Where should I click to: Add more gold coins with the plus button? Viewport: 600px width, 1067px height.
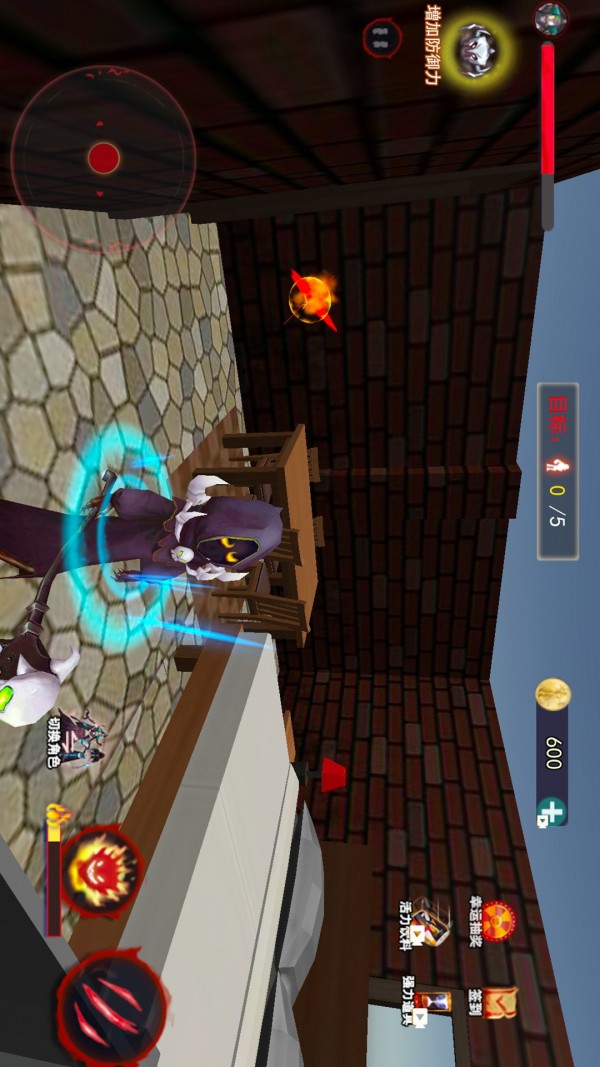[551, 810]
